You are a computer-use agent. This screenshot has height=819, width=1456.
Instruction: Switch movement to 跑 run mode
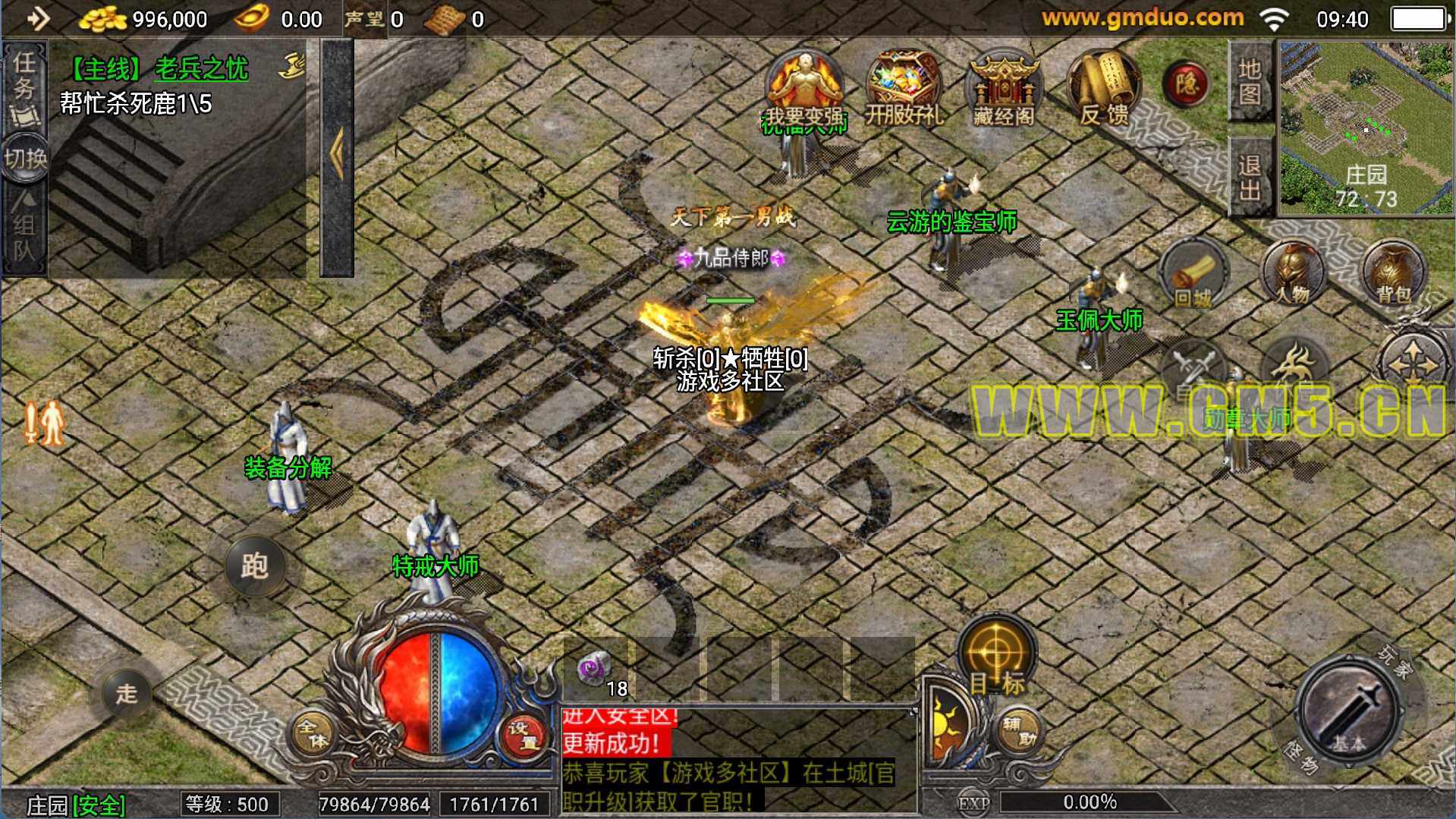(254, 566)
